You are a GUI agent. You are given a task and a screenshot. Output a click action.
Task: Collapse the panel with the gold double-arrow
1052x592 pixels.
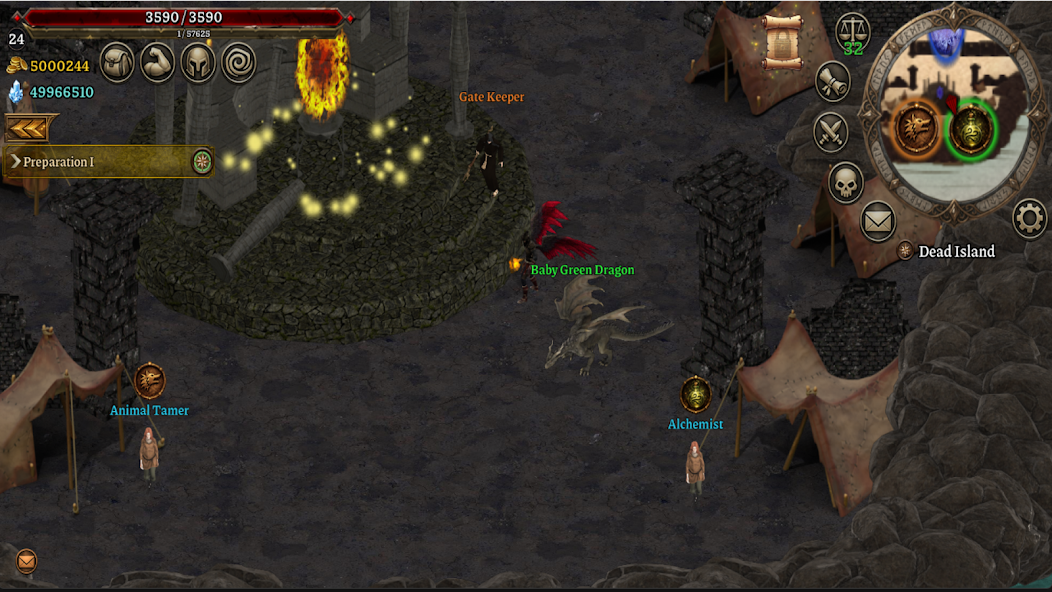pos(30,128)
